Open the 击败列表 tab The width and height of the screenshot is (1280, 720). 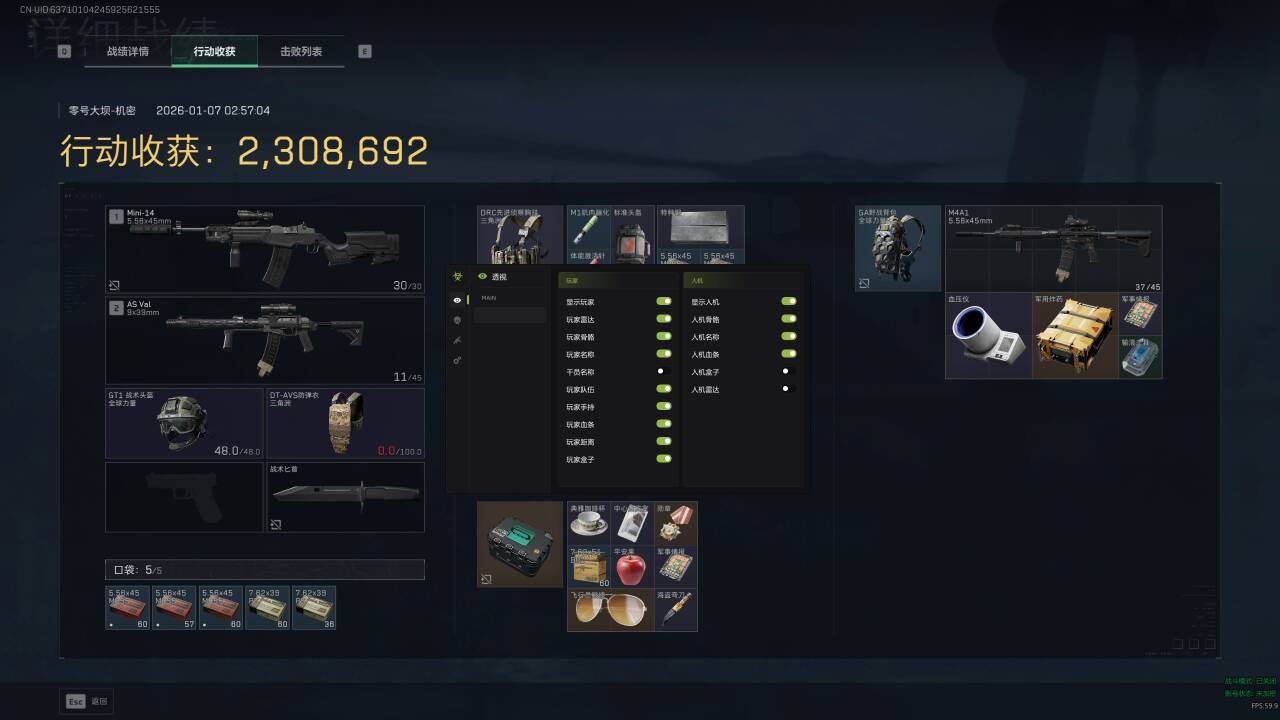(x=301, y=51)
